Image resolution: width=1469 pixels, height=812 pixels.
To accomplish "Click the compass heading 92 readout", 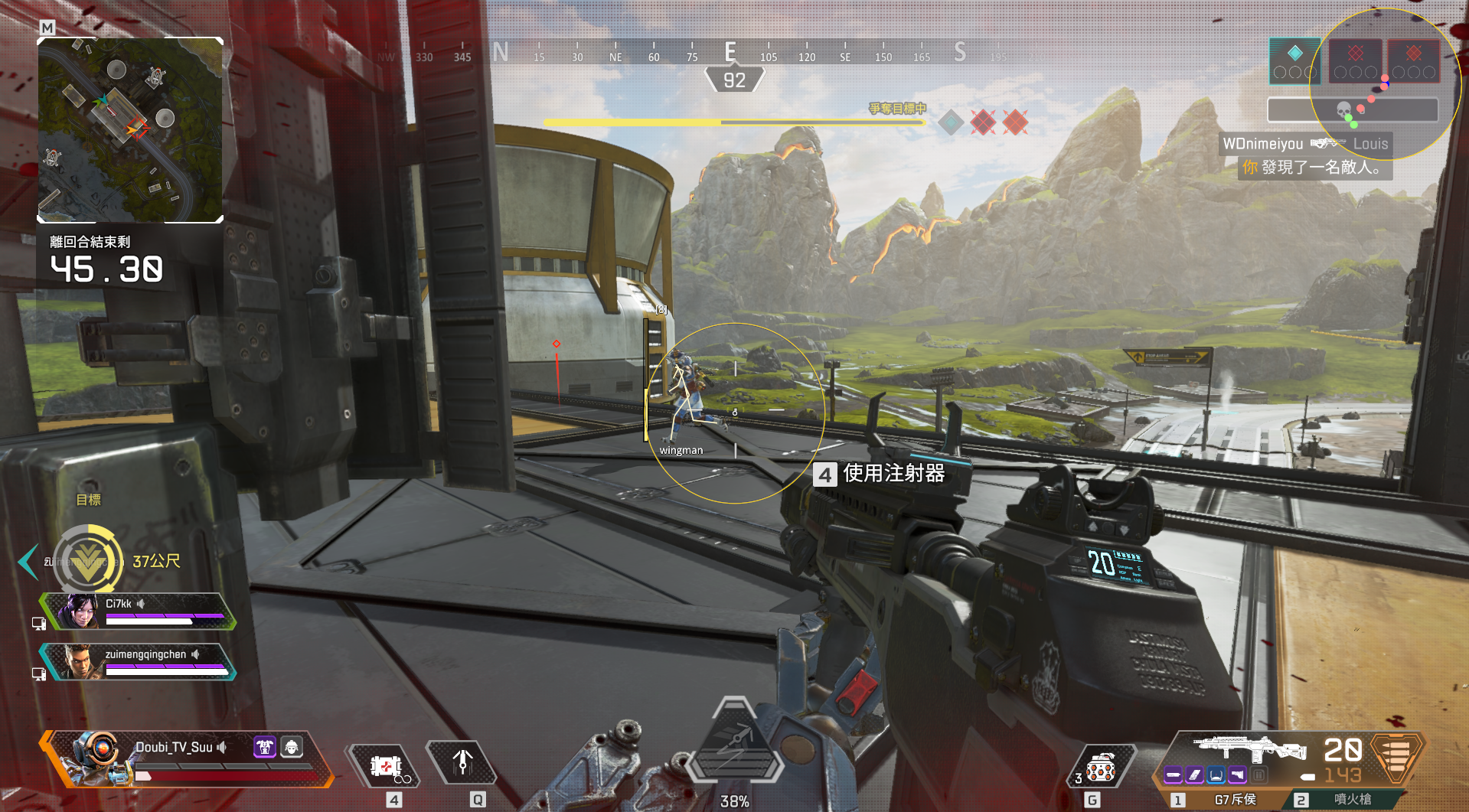I will (734, 80).
